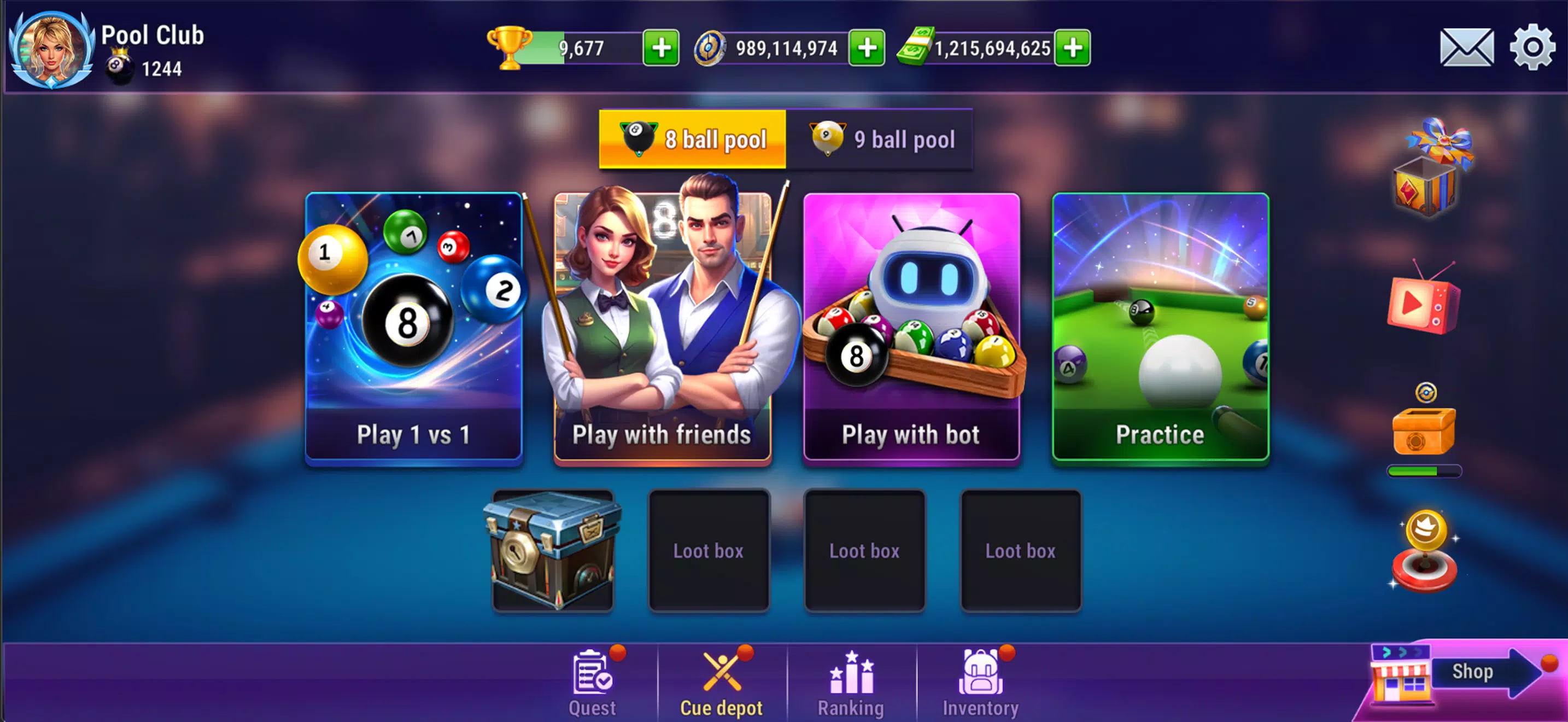The image size is (1568, 722).
Task: Open the Shop
Action: pyautogui.click(x=1471, y=672)
